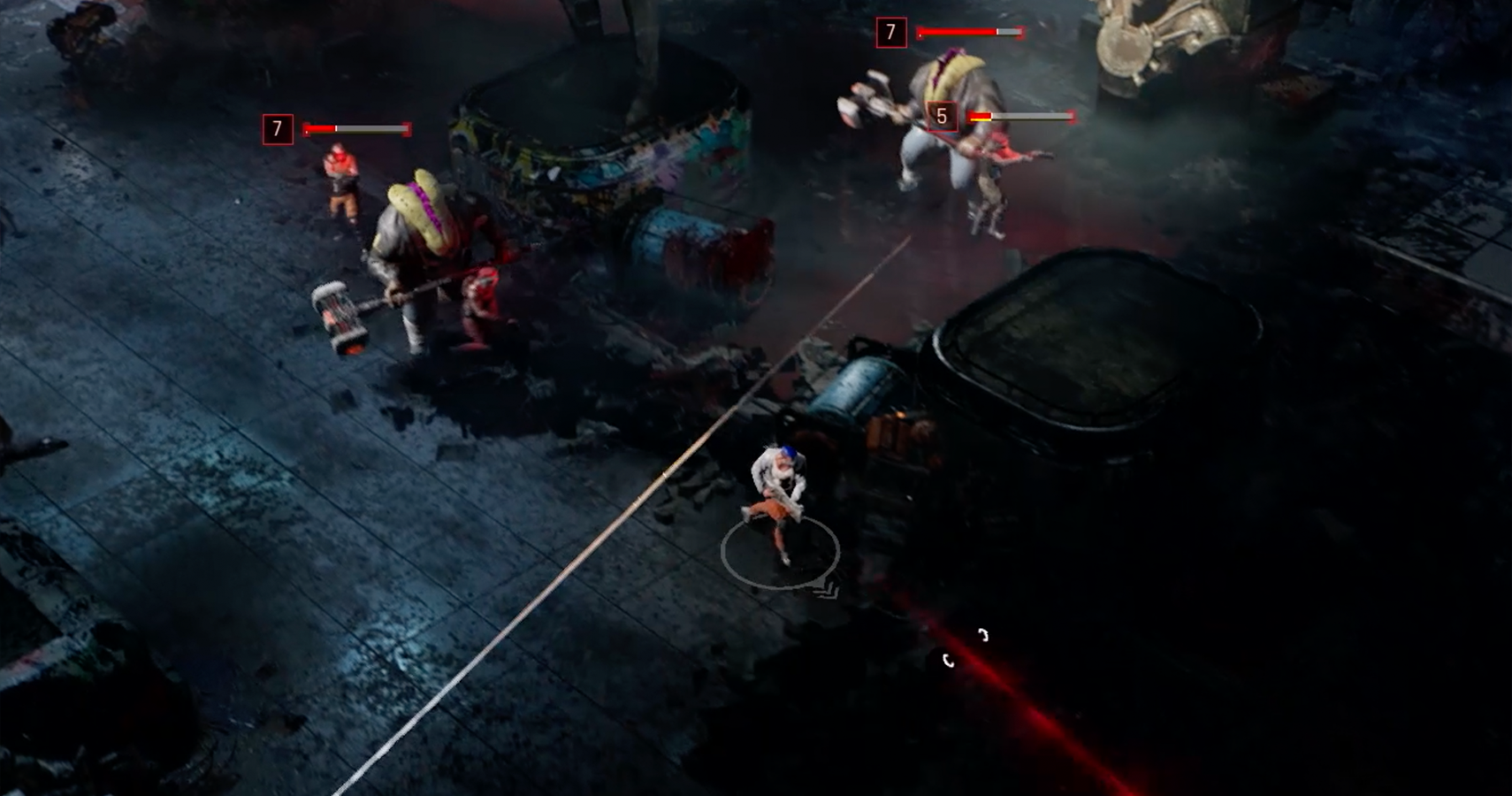
Task: Click the curved targeting bracket reticle
Action: (966, 646)
